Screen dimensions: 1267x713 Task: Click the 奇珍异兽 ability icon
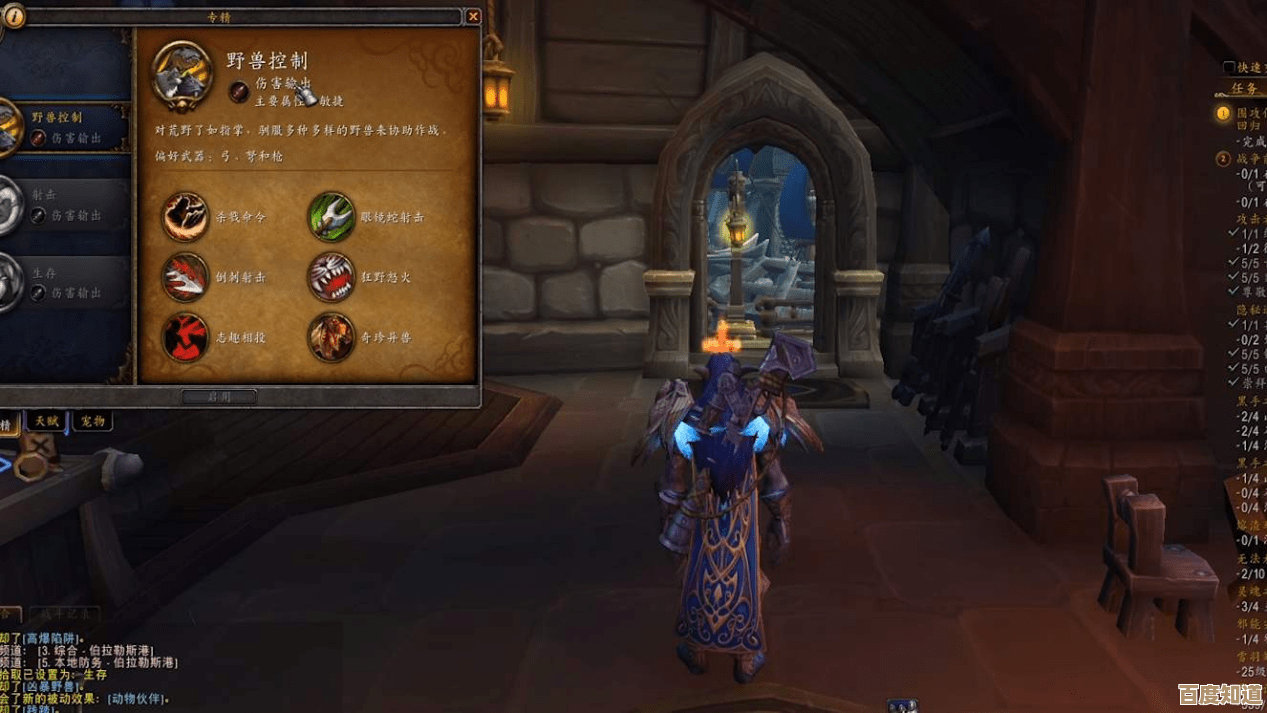click(x=331, y=337)
